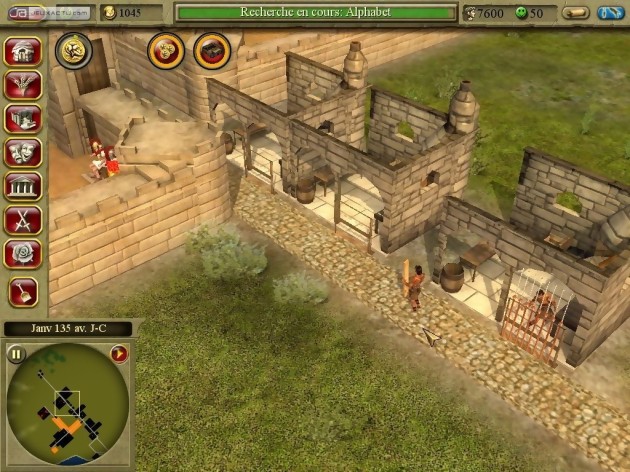Pause the game from the minimap panel
Image resolution: width=630 pixels, height=472 pixels.
pos(17,353)
